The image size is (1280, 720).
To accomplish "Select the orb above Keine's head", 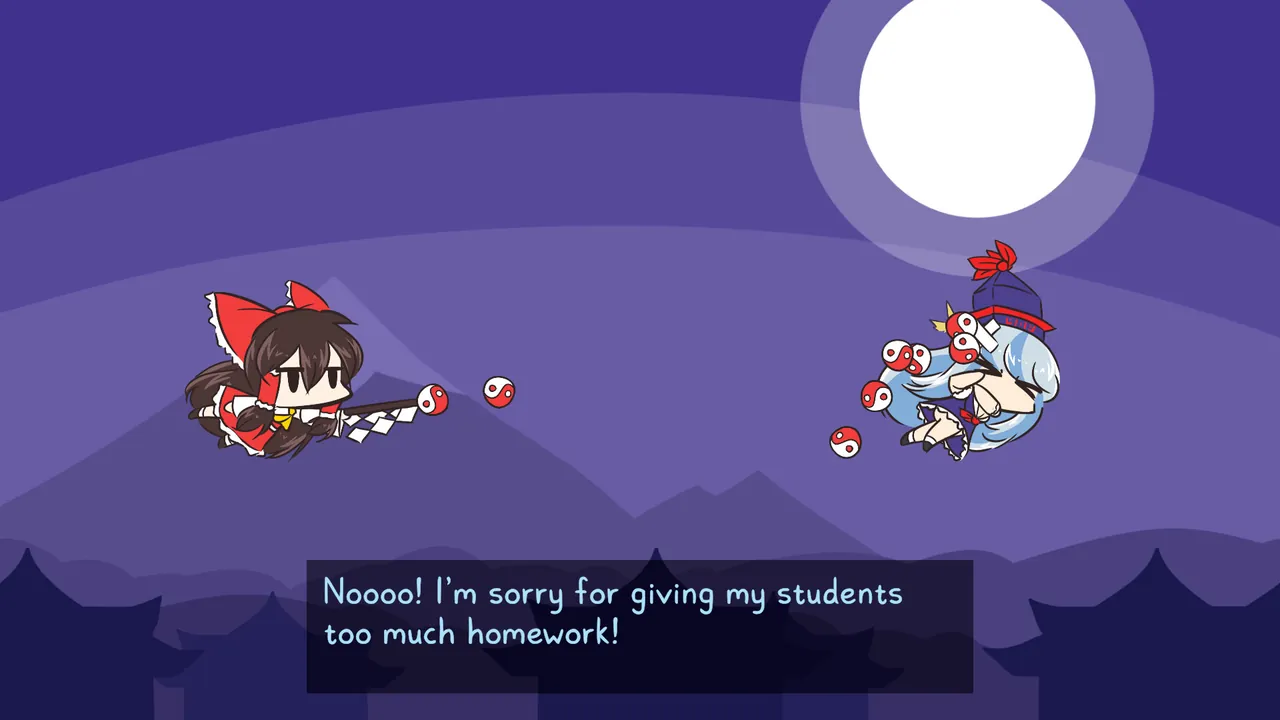I will click(964, 325).
